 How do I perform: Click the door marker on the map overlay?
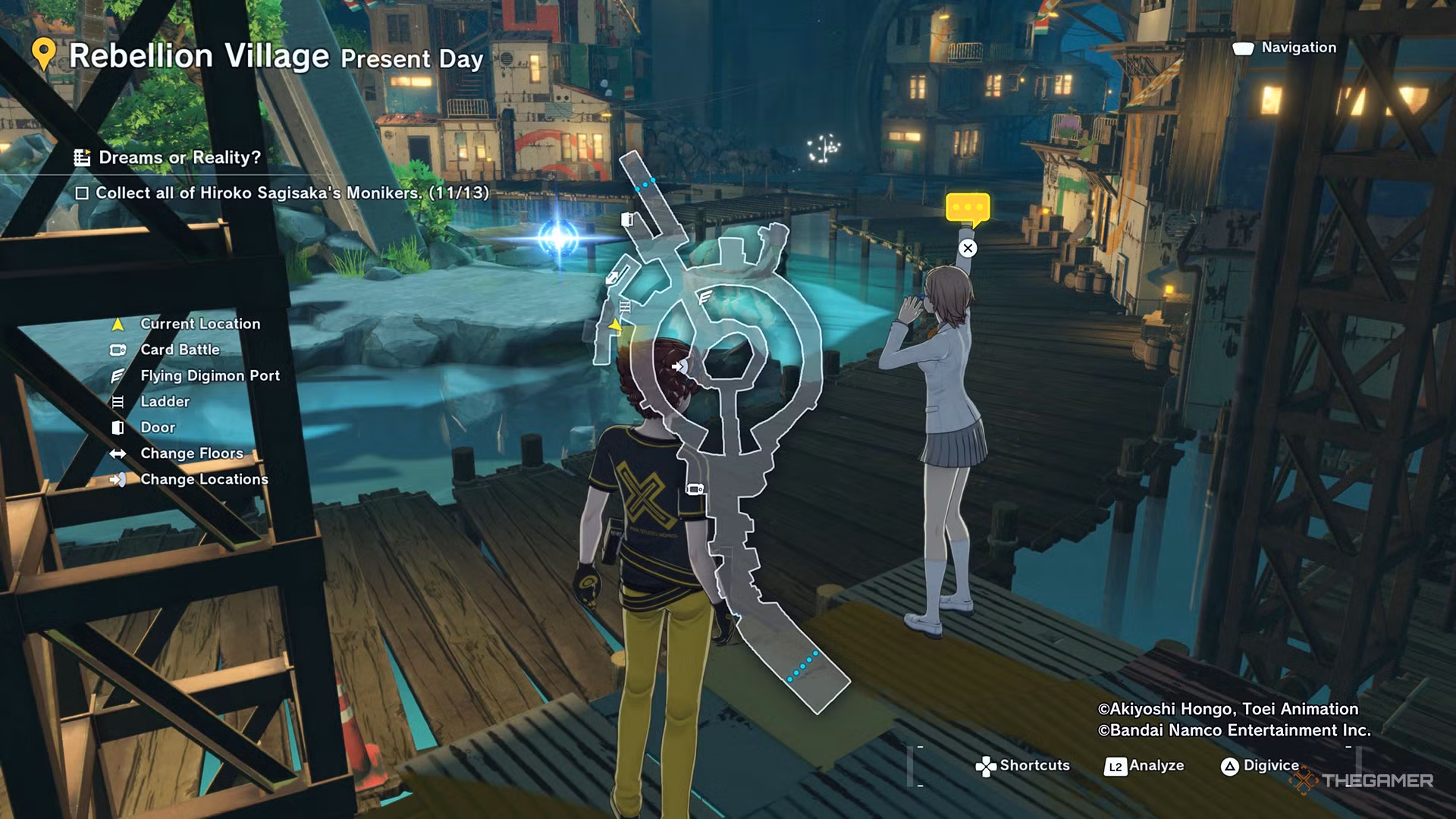click(x=627, y=220)
